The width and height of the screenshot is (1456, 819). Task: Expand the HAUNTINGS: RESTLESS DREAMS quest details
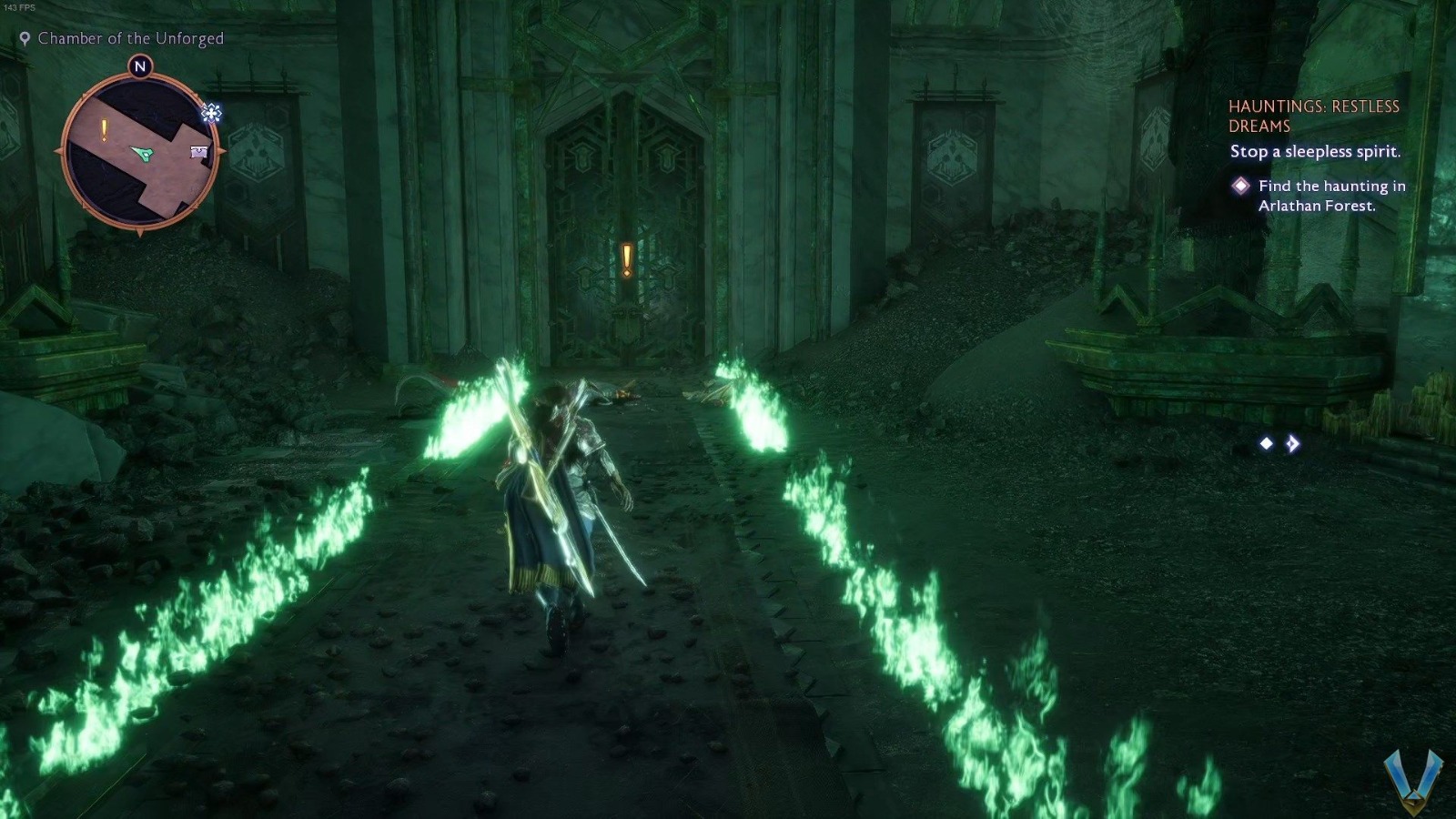[x=1317, y=116]
